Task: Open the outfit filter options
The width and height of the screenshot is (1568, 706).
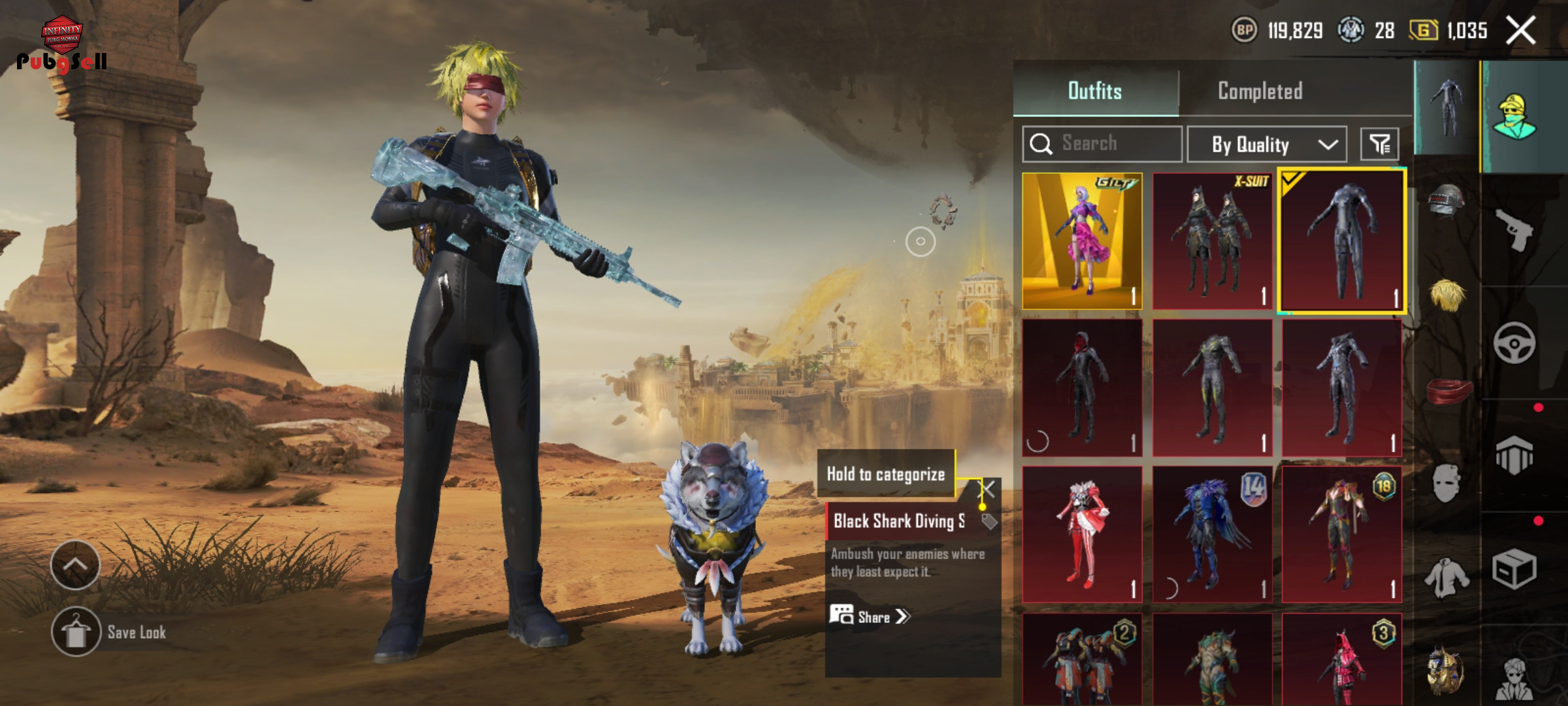Action: (1379, 144)
